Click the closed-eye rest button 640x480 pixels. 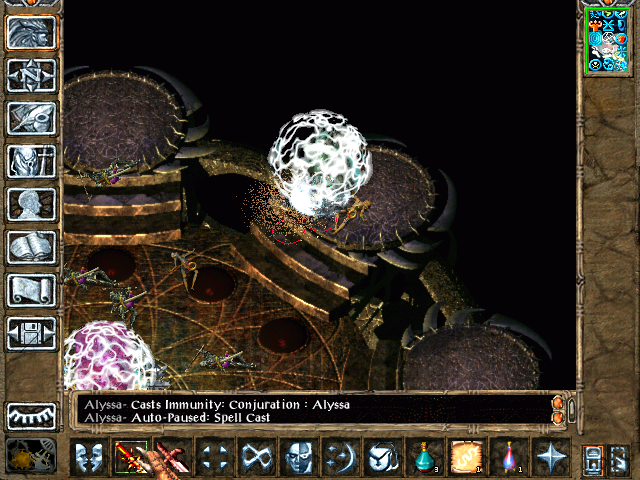[32, 415]
